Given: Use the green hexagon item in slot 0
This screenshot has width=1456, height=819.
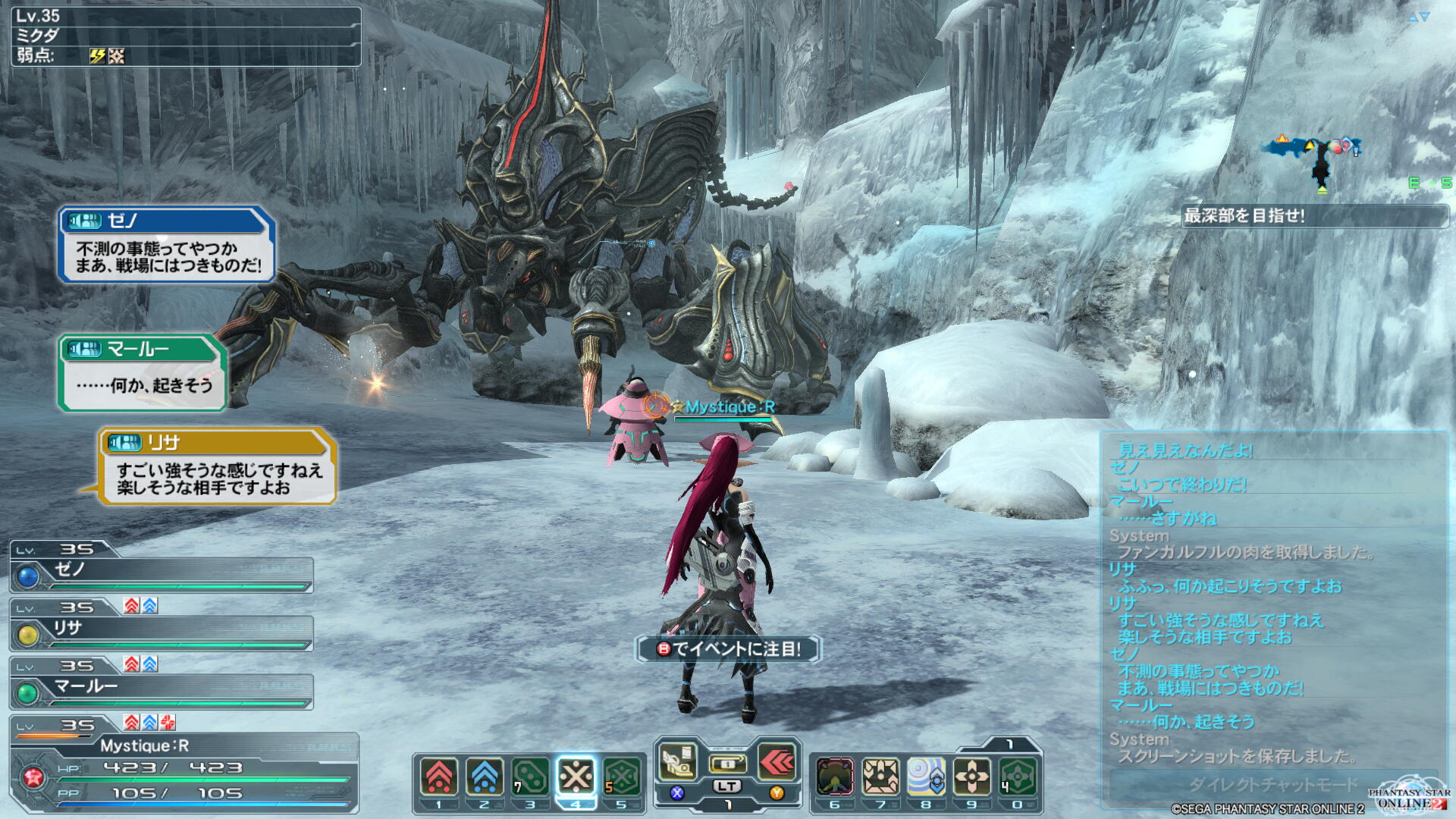Looking at the screenshot, I should [1017, 777].
